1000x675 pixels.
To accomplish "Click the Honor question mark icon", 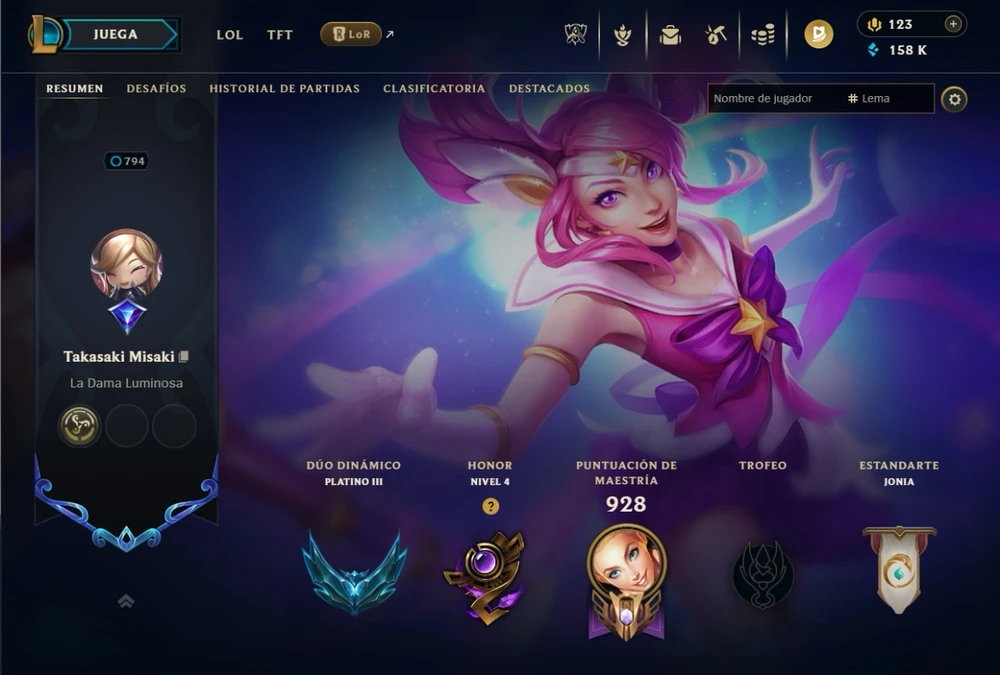I will point(490,506).
